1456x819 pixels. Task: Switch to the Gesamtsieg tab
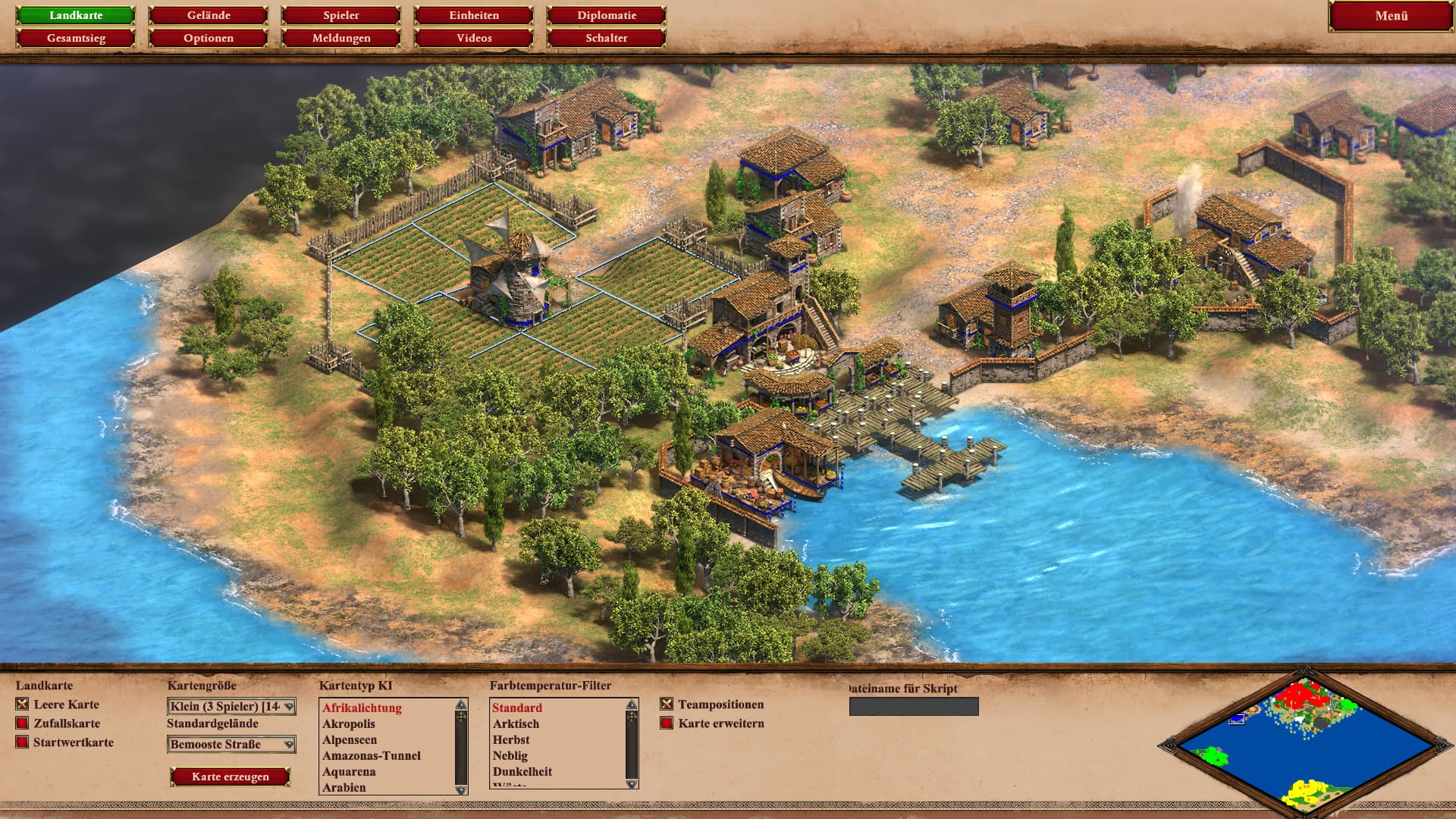76,38
